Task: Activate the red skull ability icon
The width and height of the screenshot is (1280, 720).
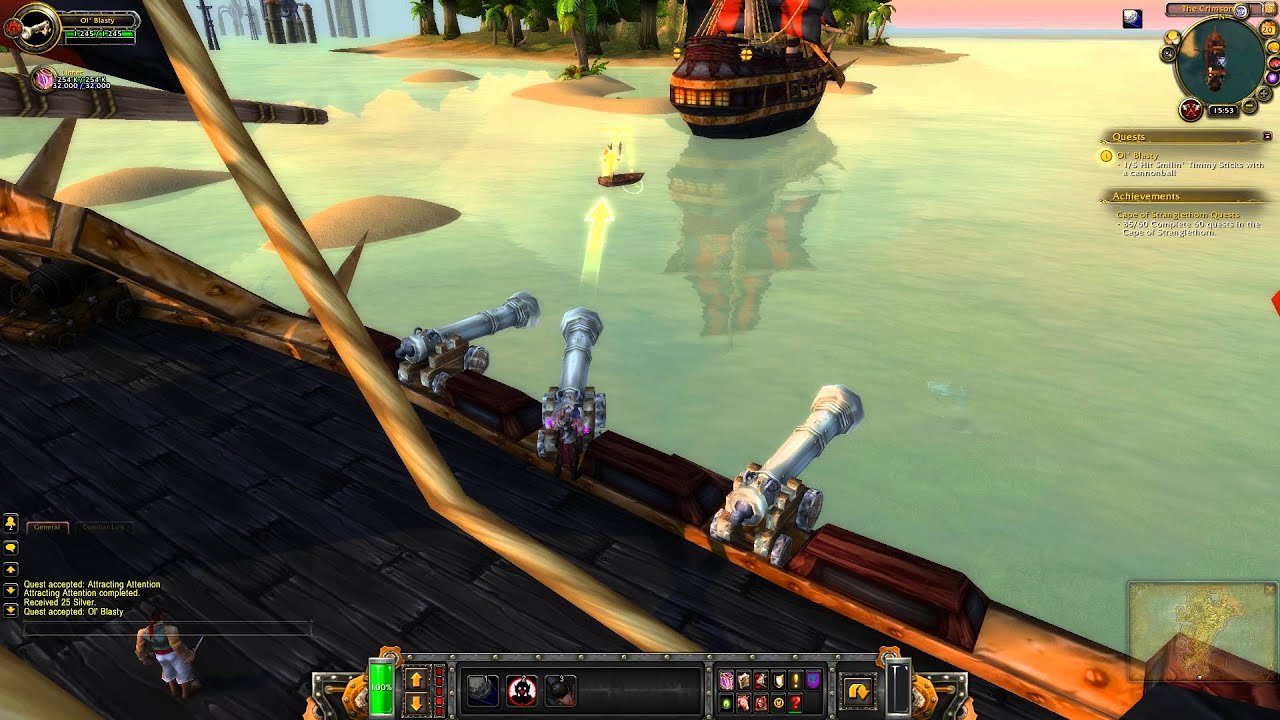Action: (522, 690)
